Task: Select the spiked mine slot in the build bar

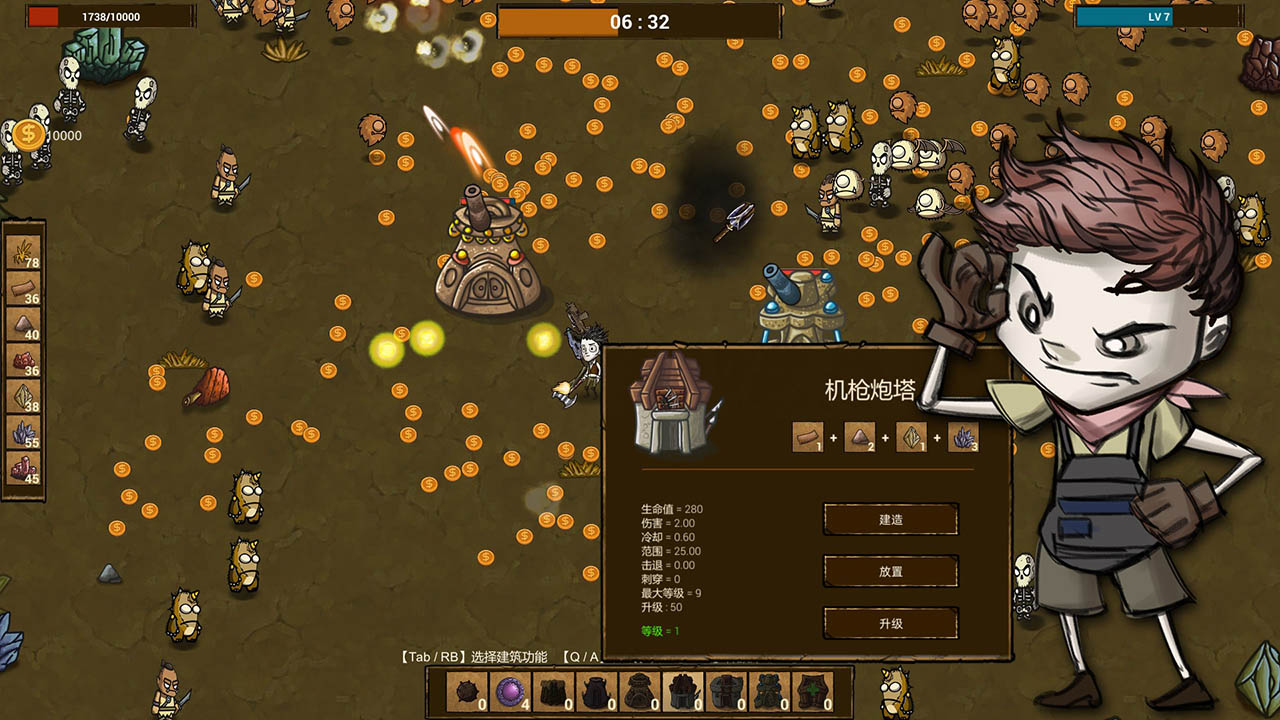Action: (467, 692)
